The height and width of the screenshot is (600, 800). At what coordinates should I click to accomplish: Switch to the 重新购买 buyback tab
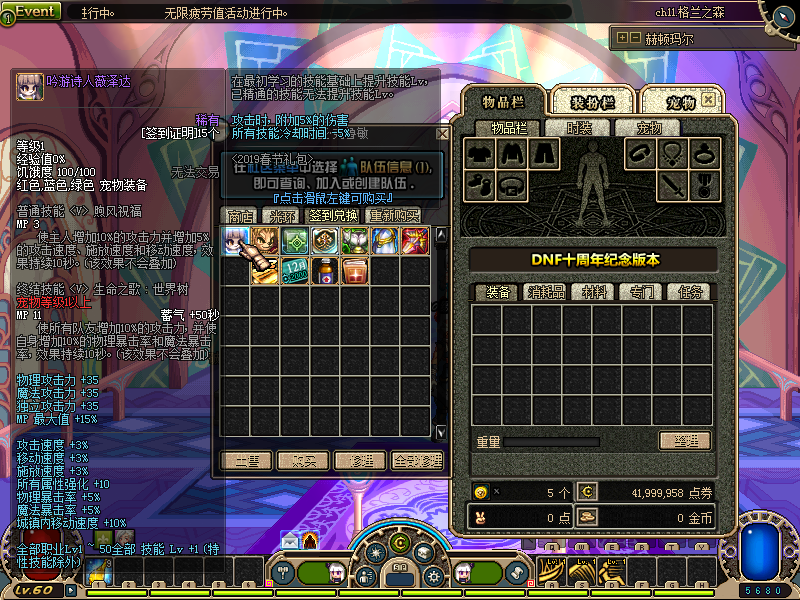coord(393,215)
